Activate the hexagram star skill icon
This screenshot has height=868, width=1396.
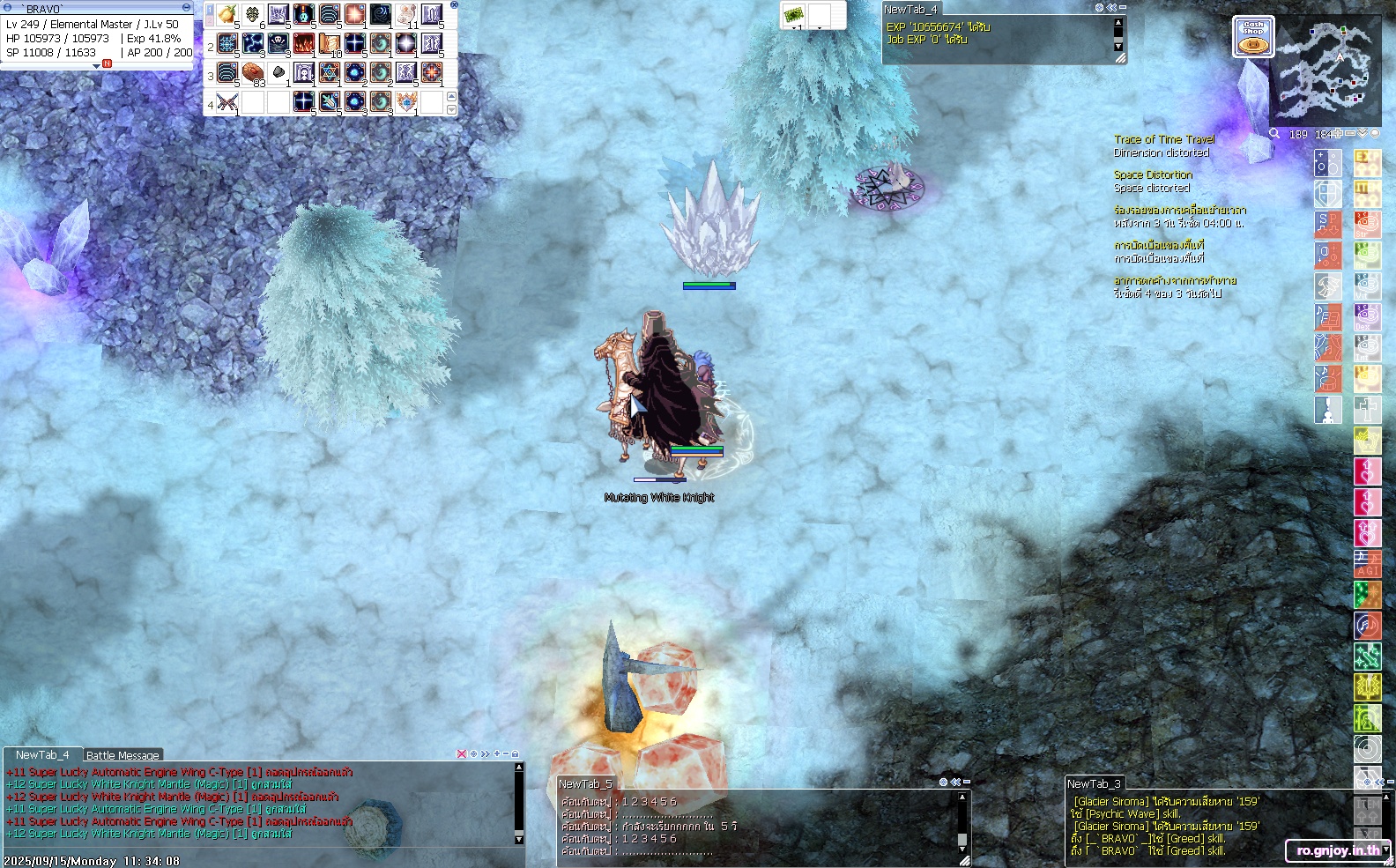pyautogui.click(x=330, y=72)
